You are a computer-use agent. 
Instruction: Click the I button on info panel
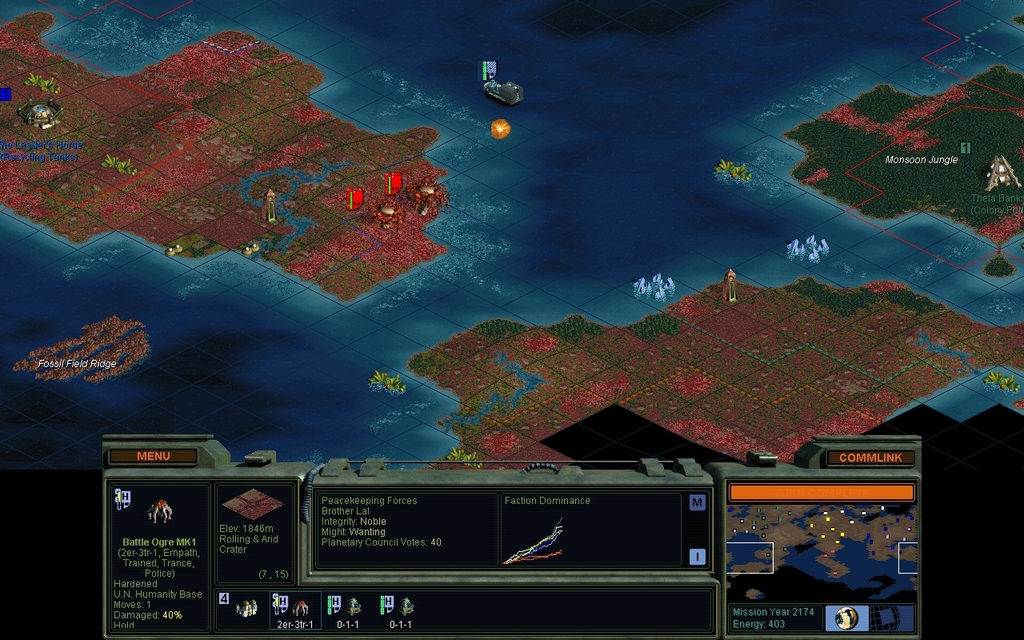[x=697, y=557]
